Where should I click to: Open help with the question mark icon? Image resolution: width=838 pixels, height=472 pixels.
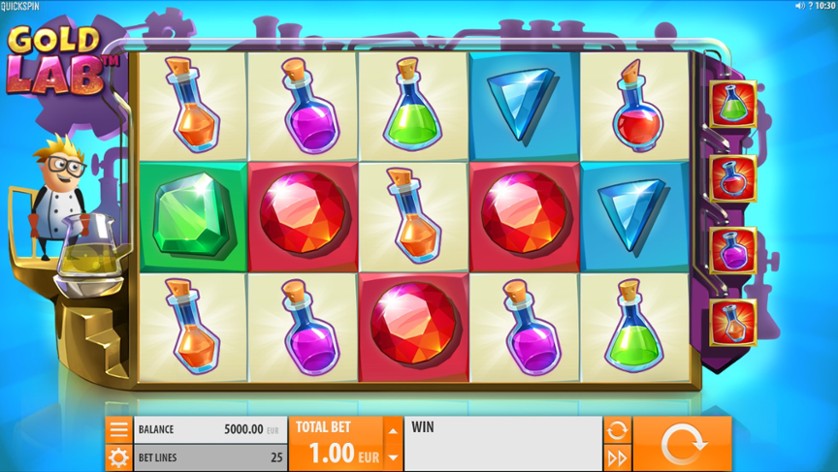point(812,6)
